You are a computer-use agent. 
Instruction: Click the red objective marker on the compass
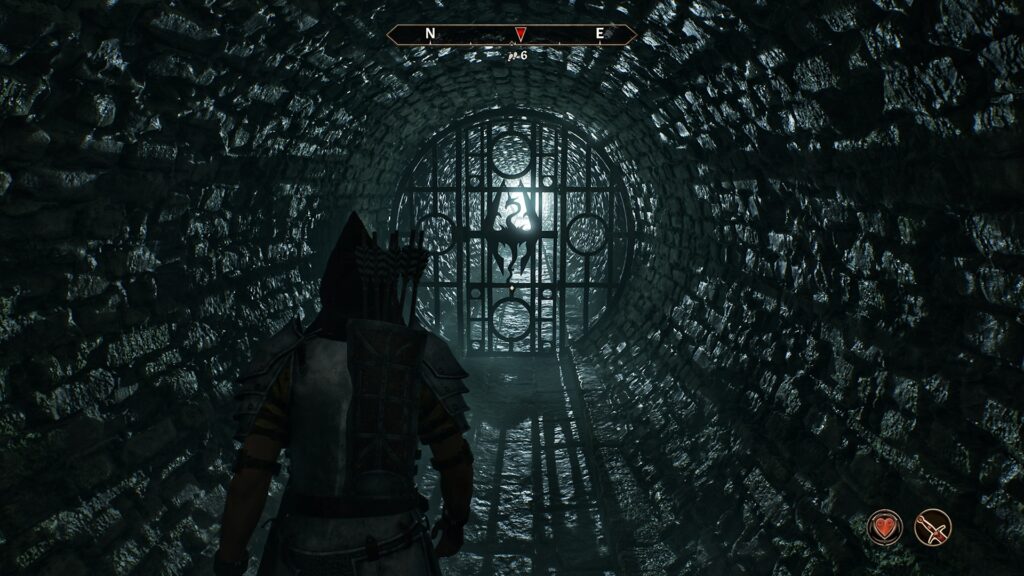click(519, 35)
